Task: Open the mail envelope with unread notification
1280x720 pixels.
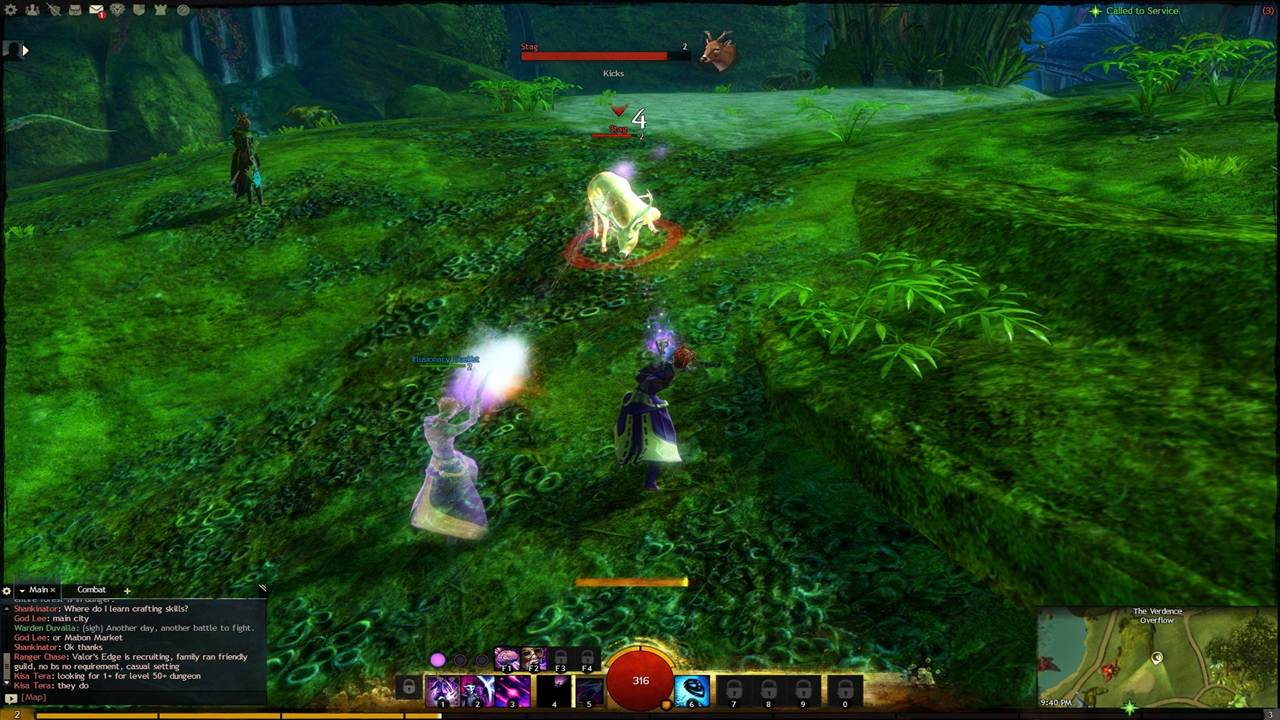Action: tap(96, 10)
